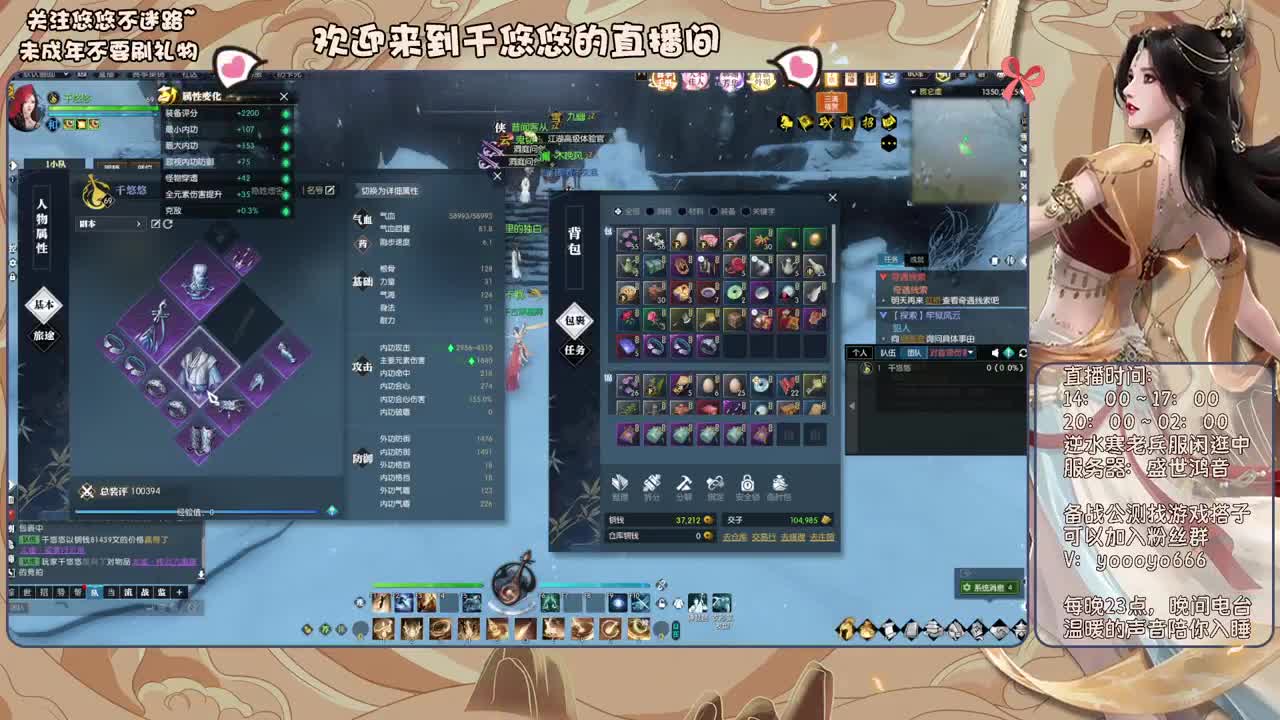Click the refresh icon in the voice panel
The image size is (1280, 720).
(x=1023, y=352)
